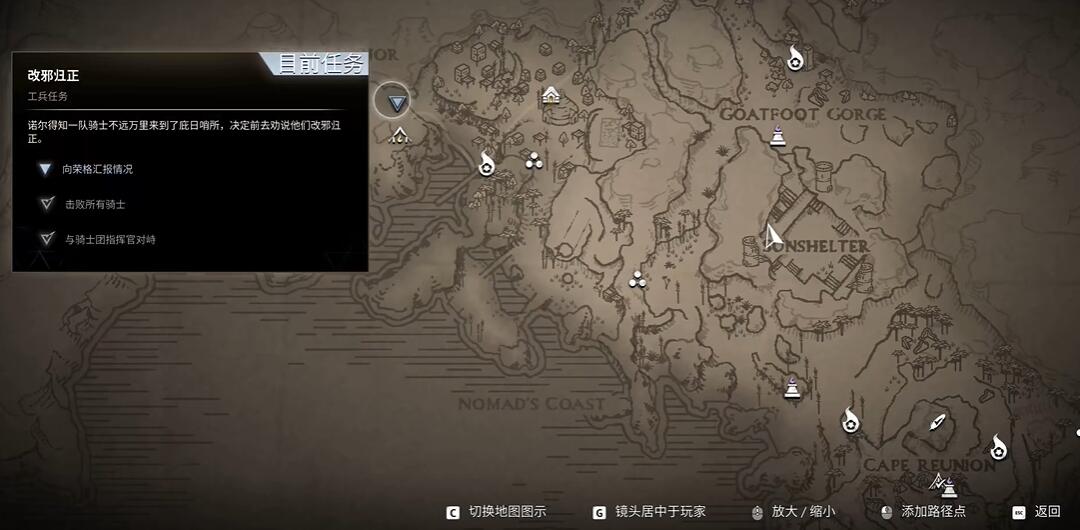Go back with the 返回 button
1080x530 pixels.
pyautogui.click(x=1046, y=511)
